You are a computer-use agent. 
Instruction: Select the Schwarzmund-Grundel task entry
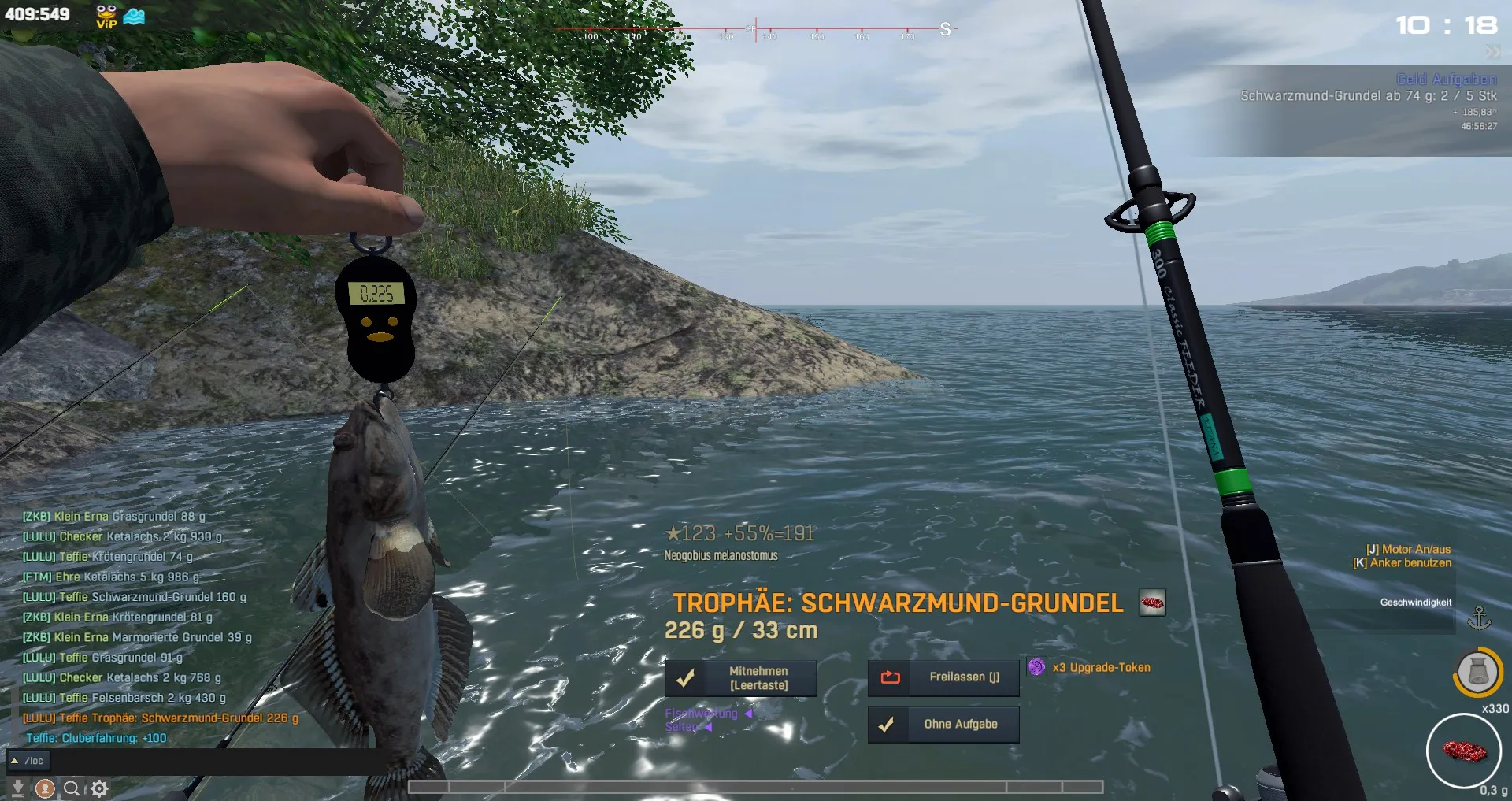[x=1368, y=96]
